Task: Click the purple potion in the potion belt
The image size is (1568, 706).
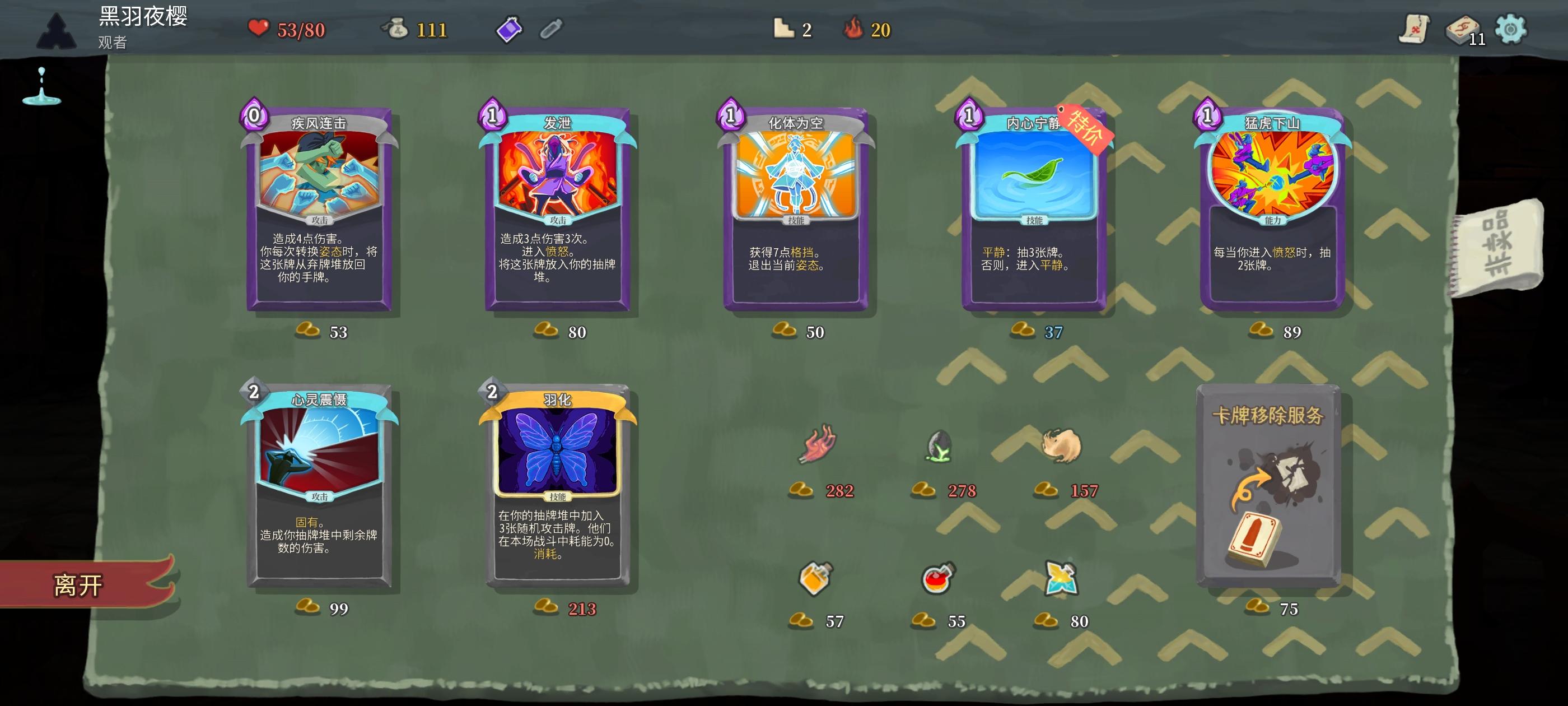Action: 510,29
